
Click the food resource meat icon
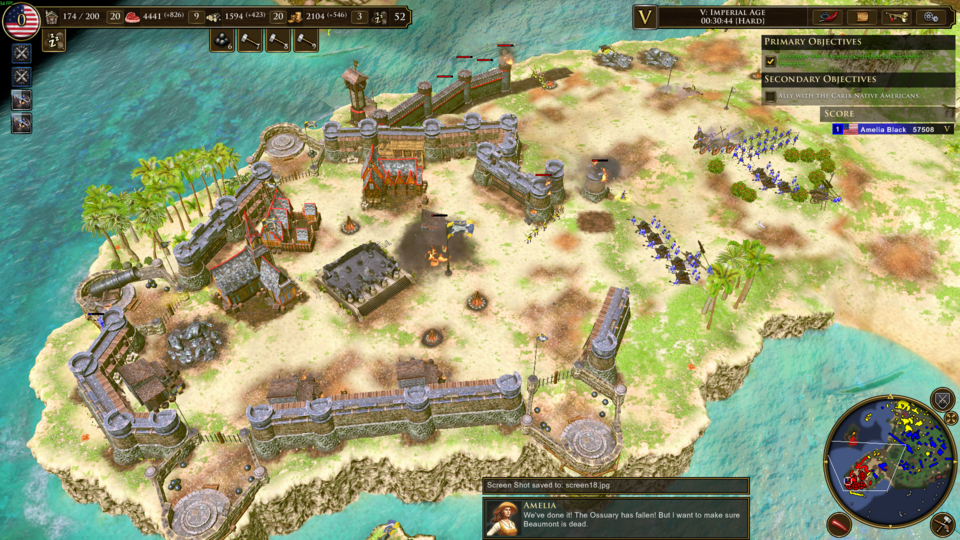tap(133, 17)
